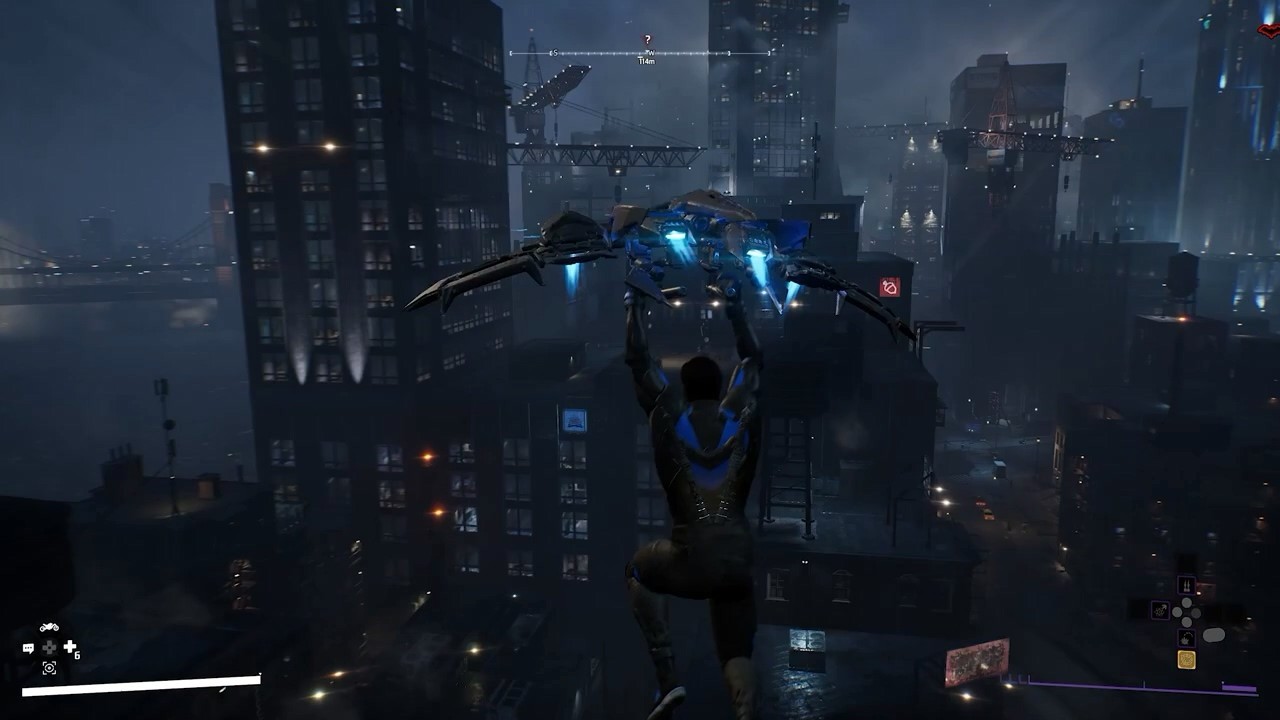This screenshot has width=1280, height=720.
Task: Activate the photo mode camera icon
Action: tap(49, 668)
